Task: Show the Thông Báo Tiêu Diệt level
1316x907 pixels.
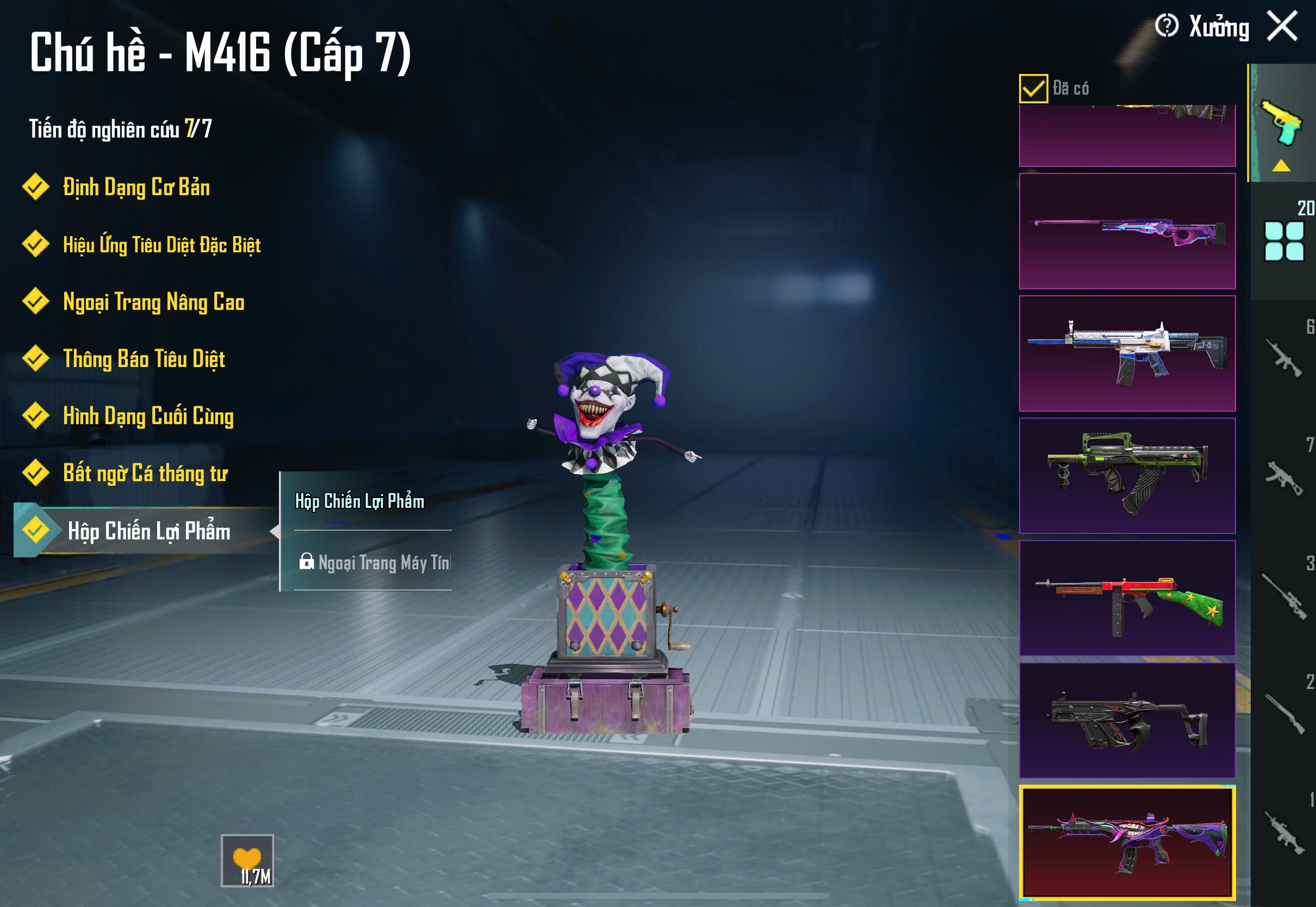Action: (x=144, y=359)
